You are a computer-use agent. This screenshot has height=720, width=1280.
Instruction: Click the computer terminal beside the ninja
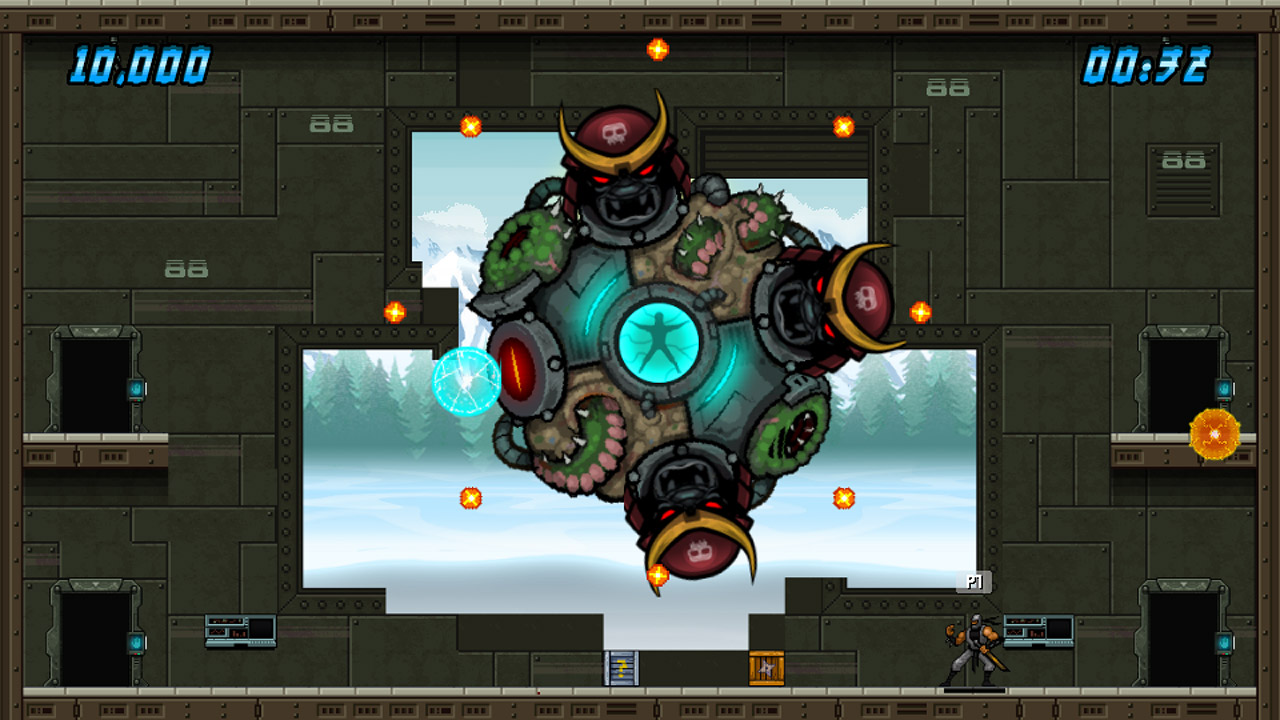point(1040,632)
